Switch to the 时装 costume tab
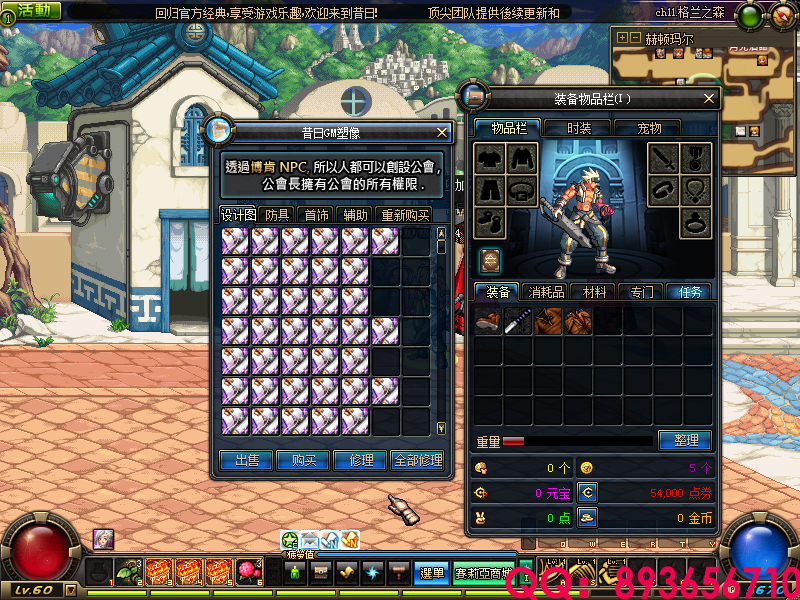Screen dimensions: 800x600 pyautogui.click(x=579, y=128)
